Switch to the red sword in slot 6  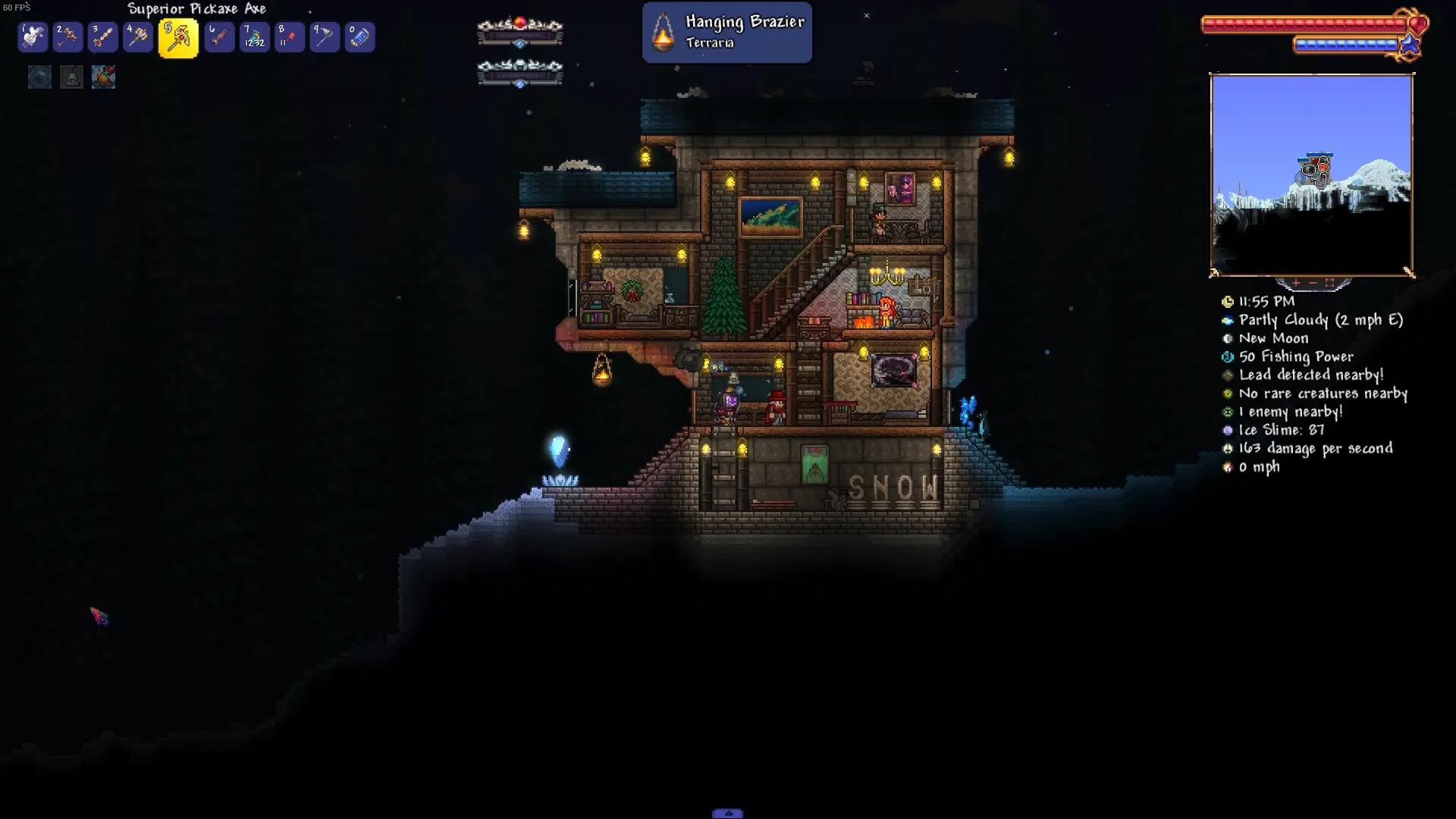point(219,37)
